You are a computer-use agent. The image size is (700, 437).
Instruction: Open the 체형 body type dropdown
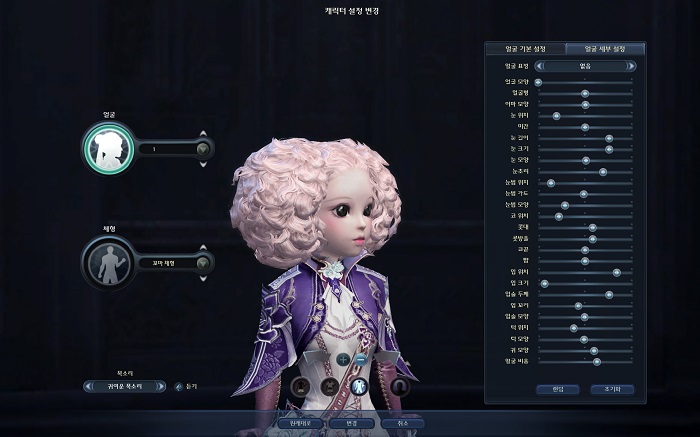[x=203, y=263]
